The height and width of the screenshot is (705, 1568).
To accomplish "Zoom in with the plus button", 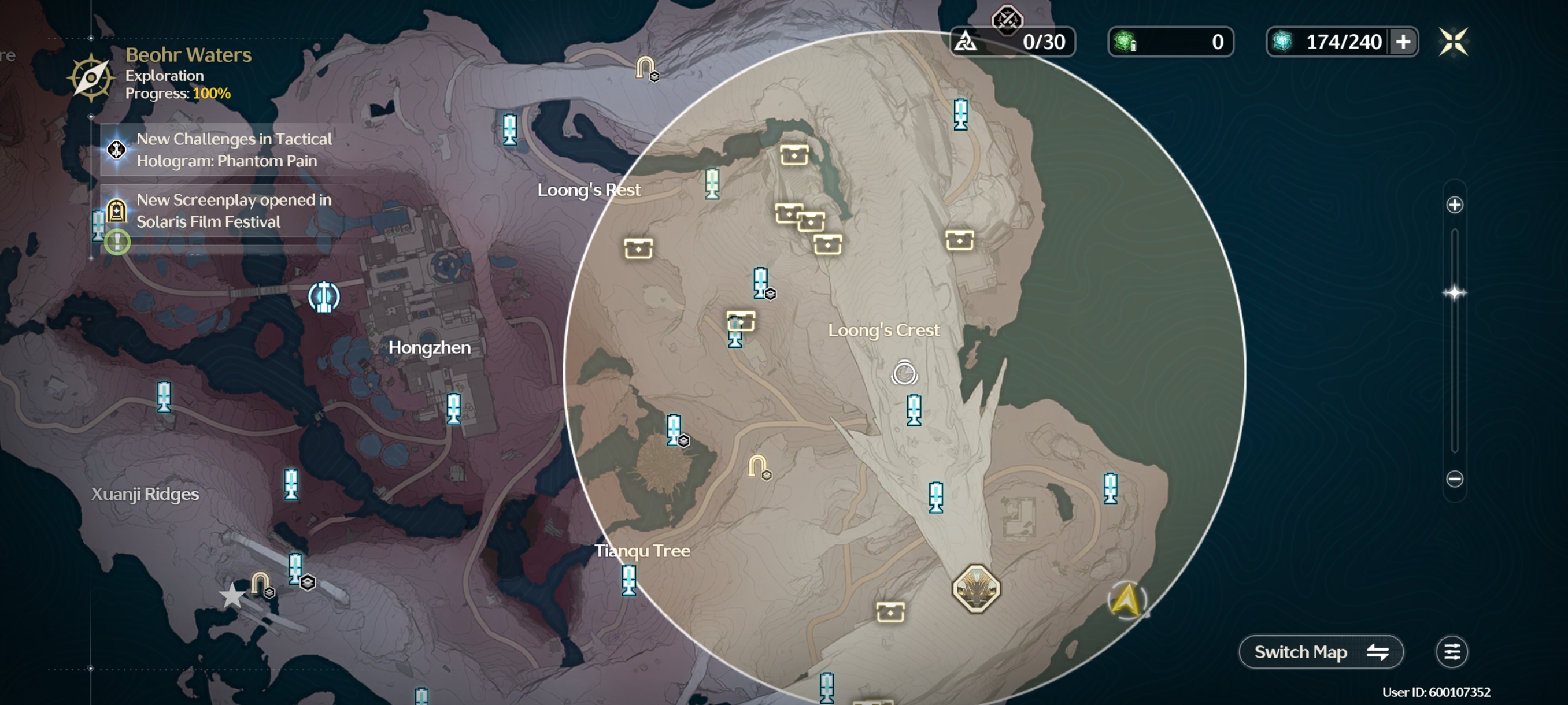I will click(1454, 205).
